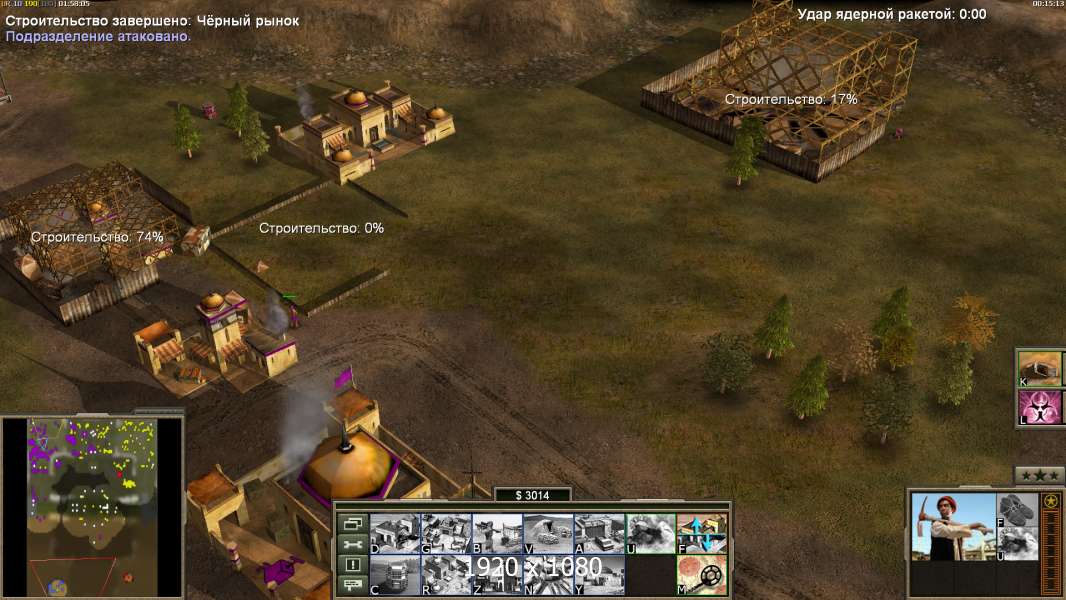Image resolution: width=1066 pixels, height=600 pixels.
Task: Choose the build icon labeled R
Action: point(446,575)
